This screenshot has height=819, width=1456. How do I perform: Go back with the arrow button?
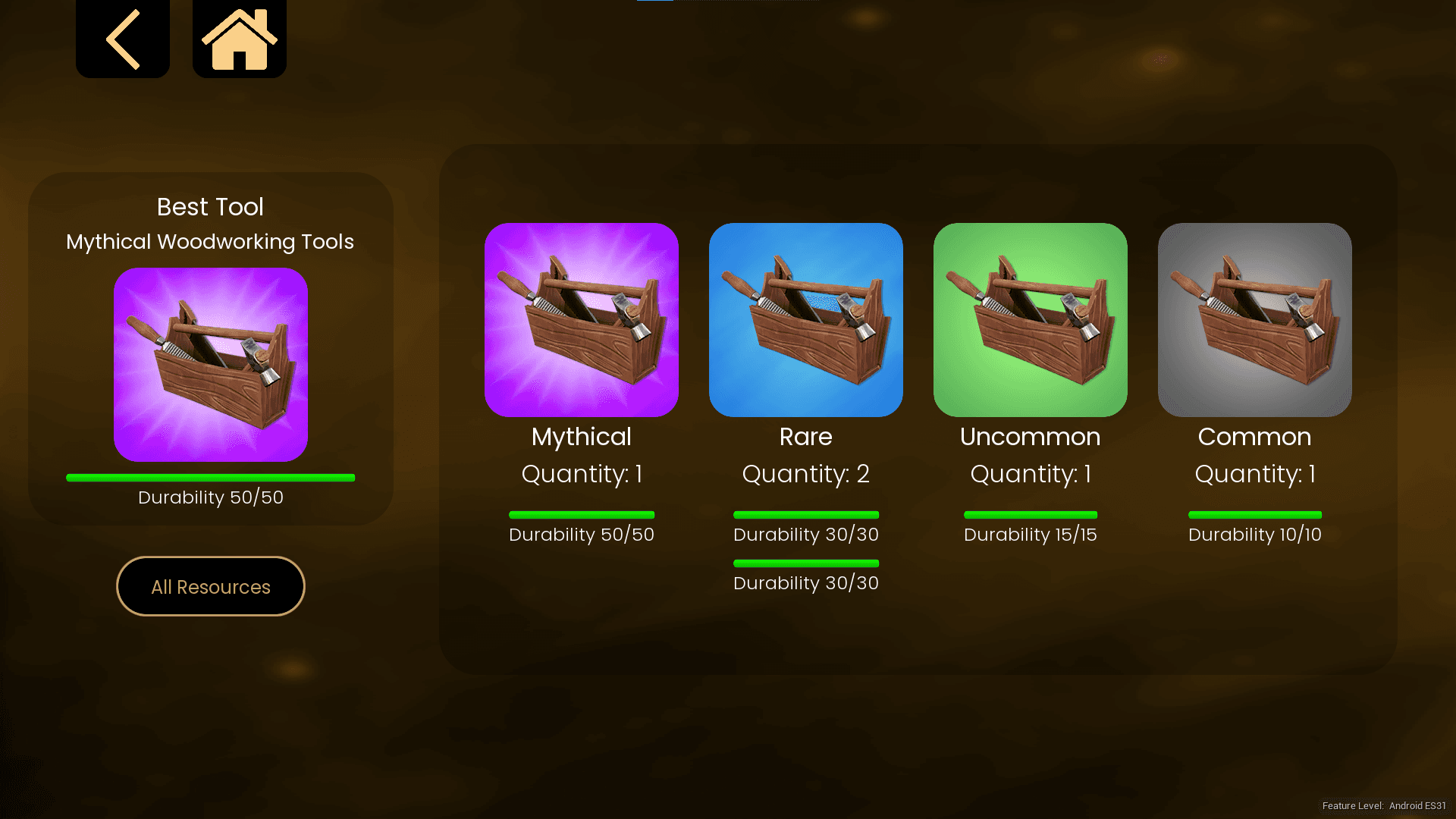(x=123, y=39)
